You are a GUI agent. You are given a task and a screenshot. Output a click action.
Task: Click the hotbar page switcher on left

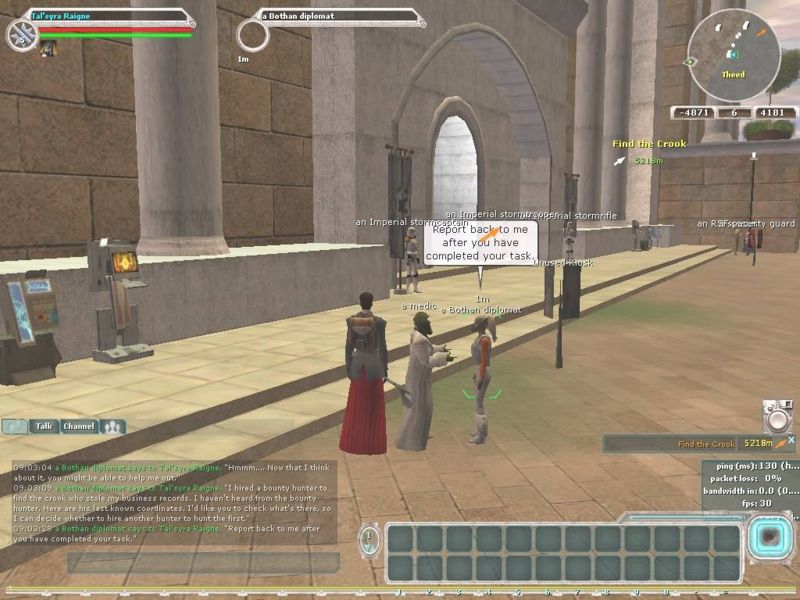(x=370, y=540)
